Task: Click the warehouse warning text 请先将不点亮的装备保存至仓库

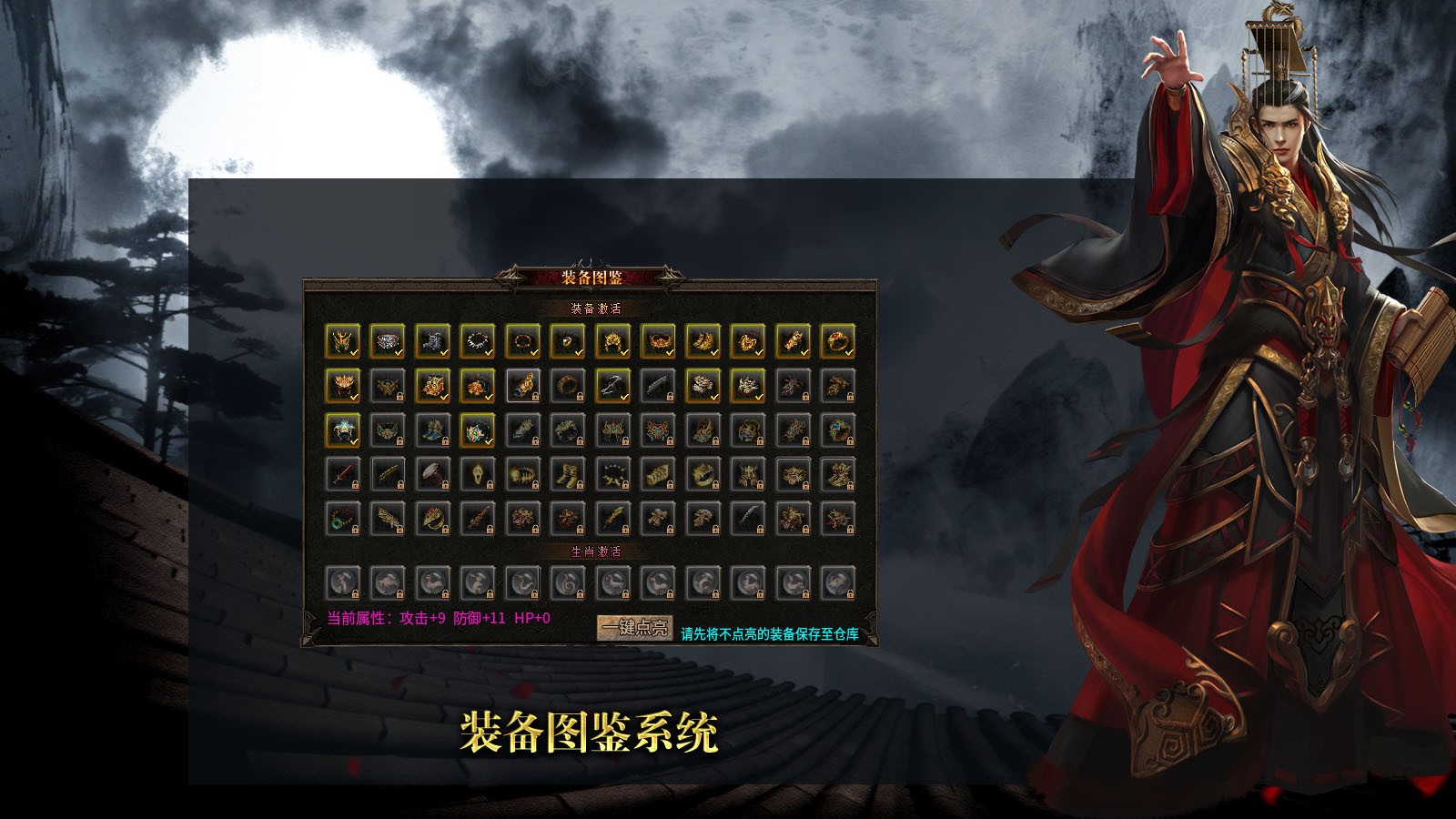Action: pos(769,632)
